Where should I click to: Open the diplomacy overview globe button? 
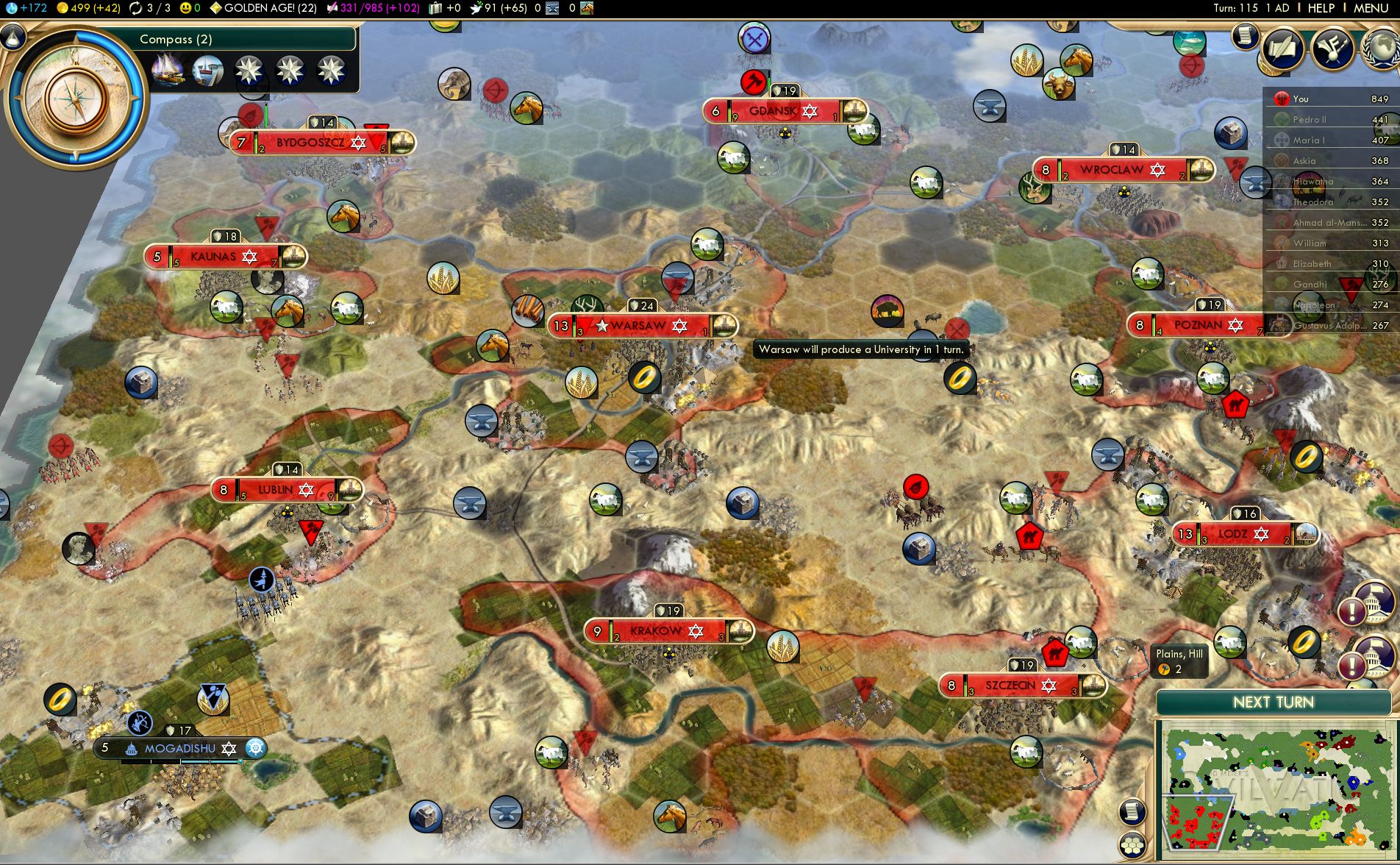click(1381, 49)
